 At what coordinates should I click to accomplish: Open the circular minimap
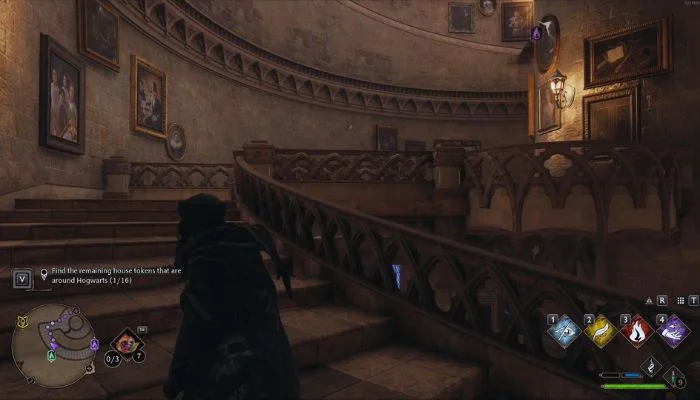(x=52, y=346)
